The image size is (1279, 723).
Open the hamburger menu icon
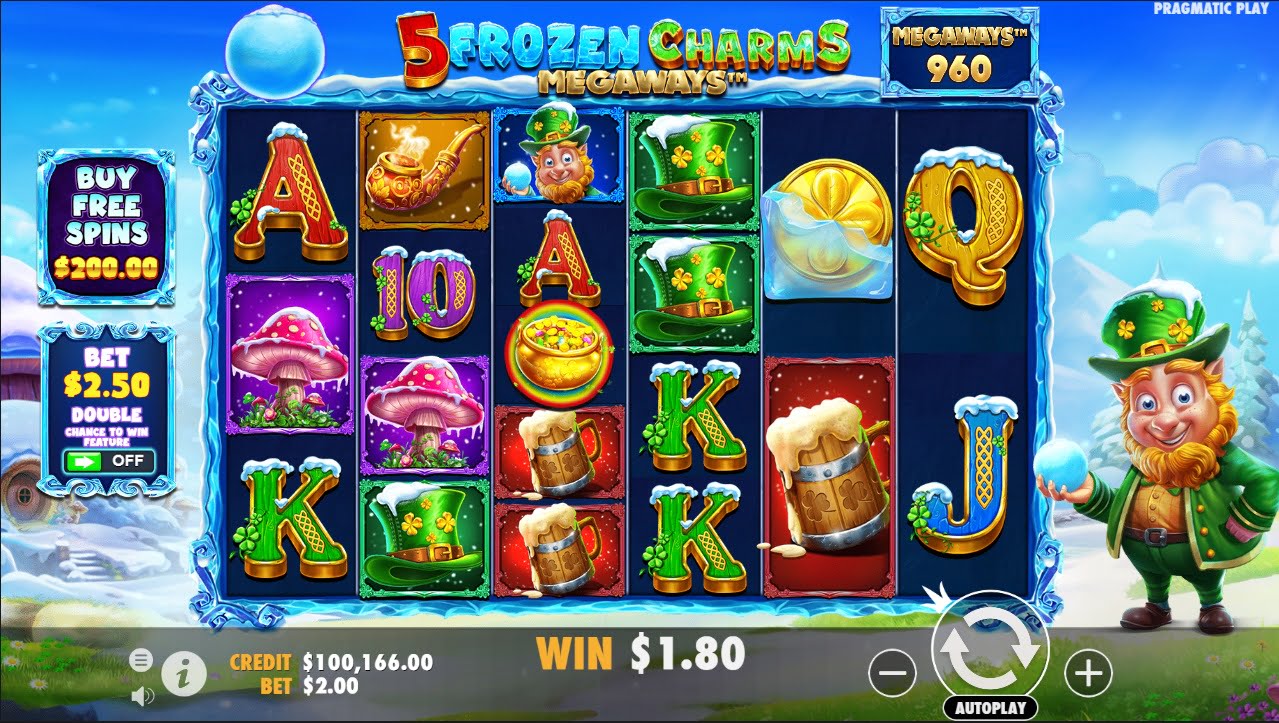(x=141, y=659)
